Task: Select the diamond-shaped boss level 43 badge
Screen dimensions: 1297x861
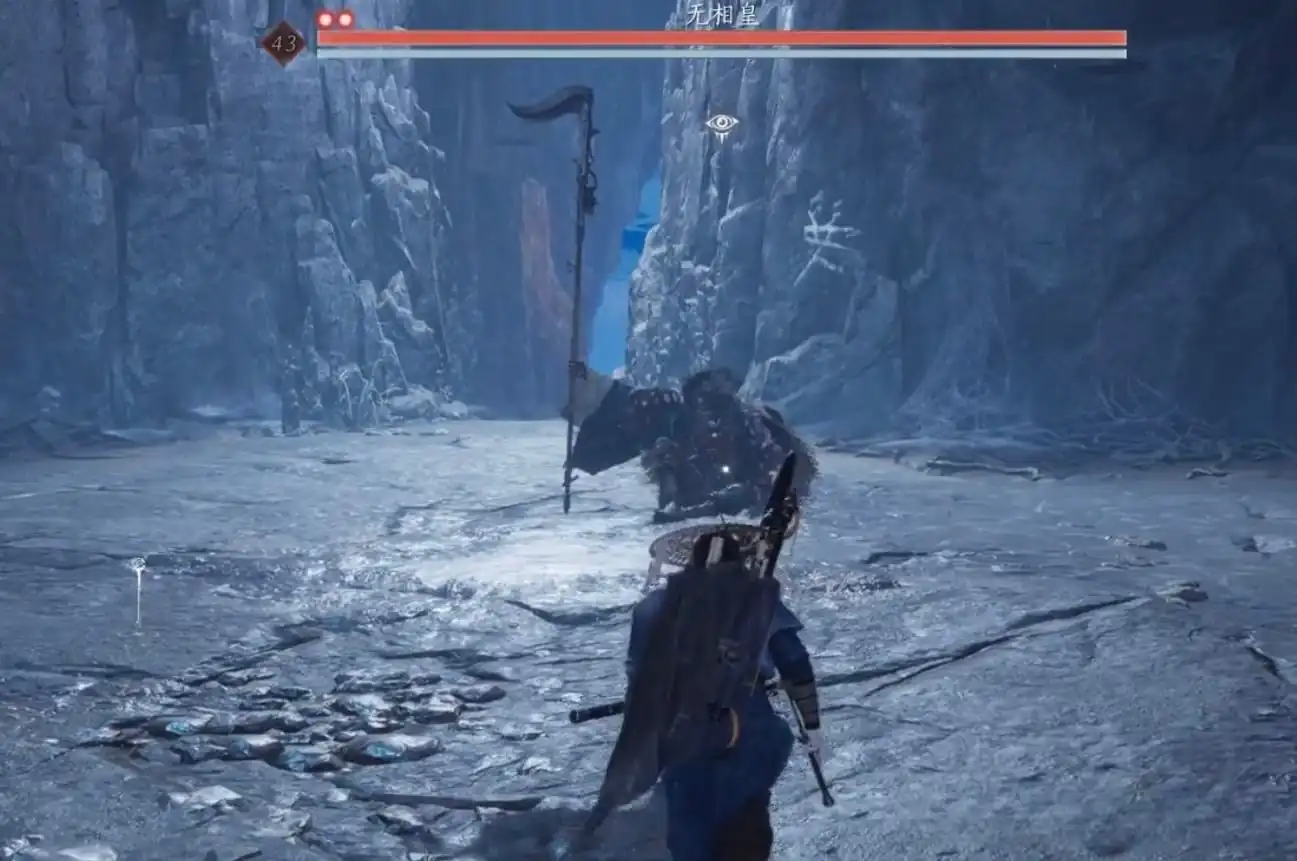Action: [283, 44]
